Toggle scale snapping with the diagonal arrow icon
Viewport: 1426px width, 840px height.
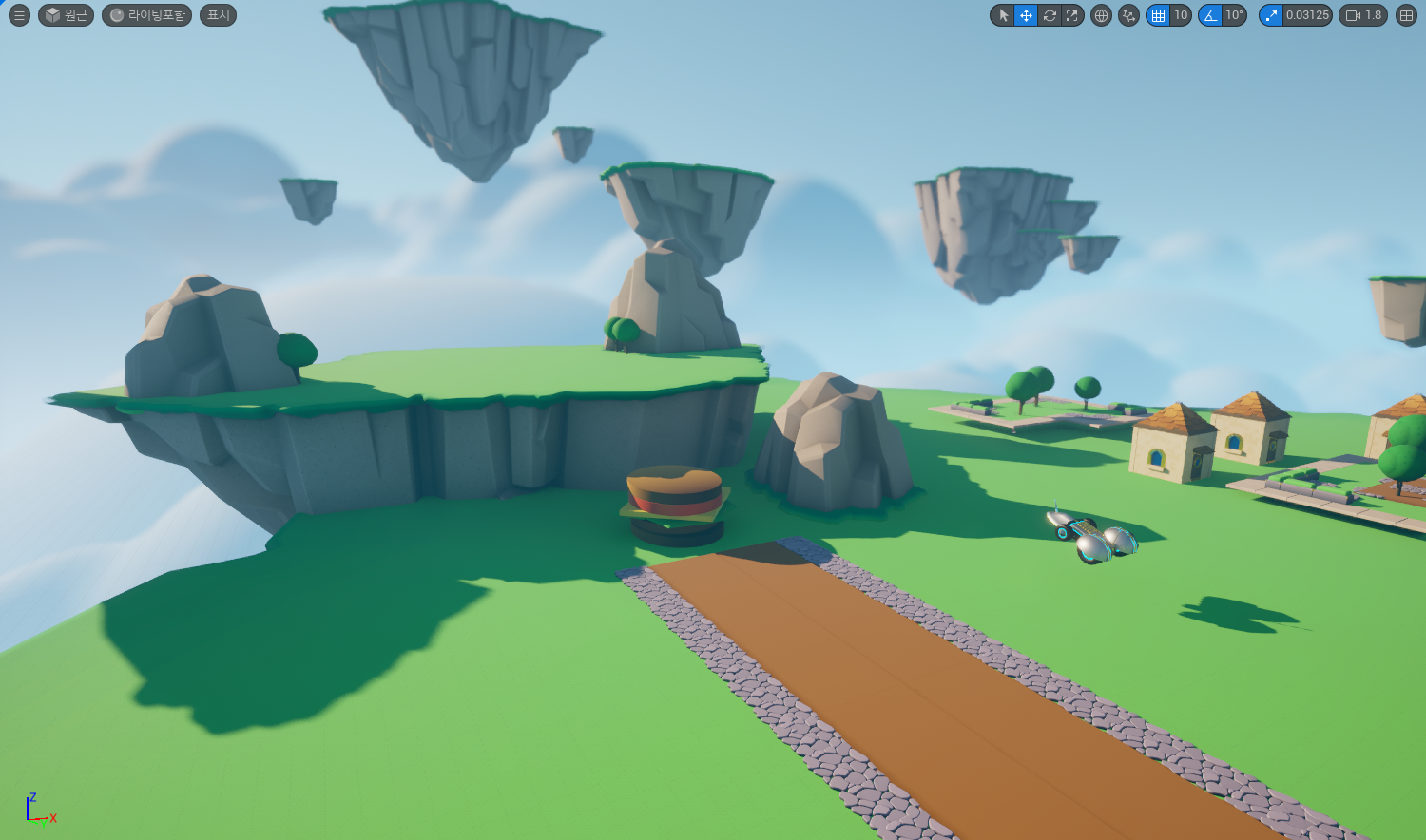click(1271, 15)
